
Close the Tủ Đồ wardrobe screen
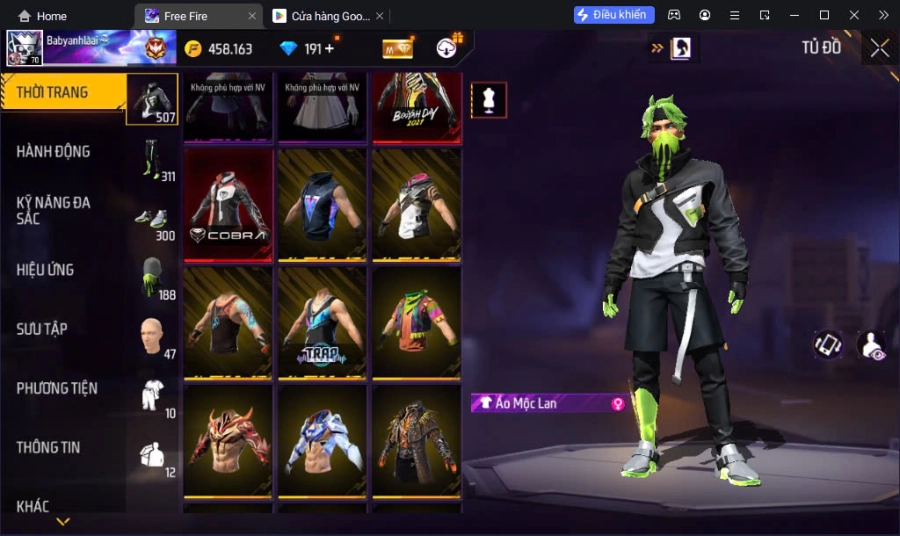click(879, 48)
